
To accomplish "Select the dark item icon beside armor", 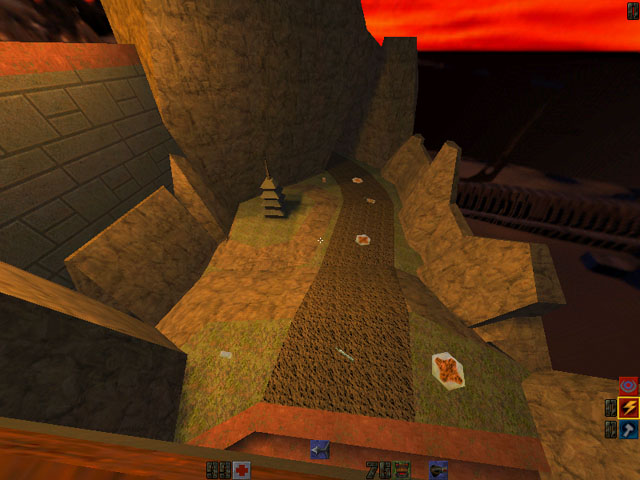I will pyautogui.click(x=437, y=468).
